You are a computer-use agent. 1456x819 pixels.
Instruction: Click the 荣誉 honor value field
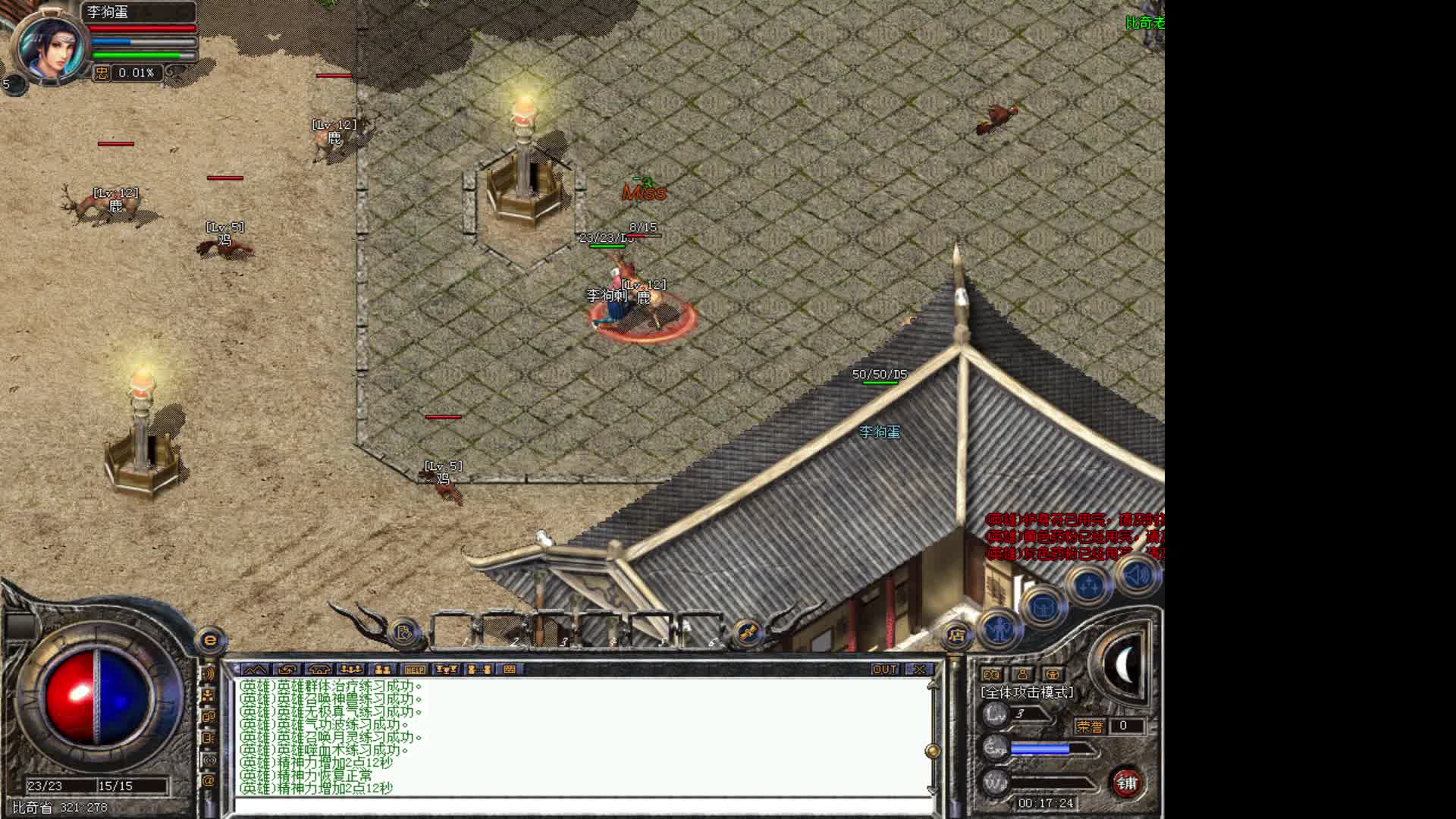(1125, 726)
